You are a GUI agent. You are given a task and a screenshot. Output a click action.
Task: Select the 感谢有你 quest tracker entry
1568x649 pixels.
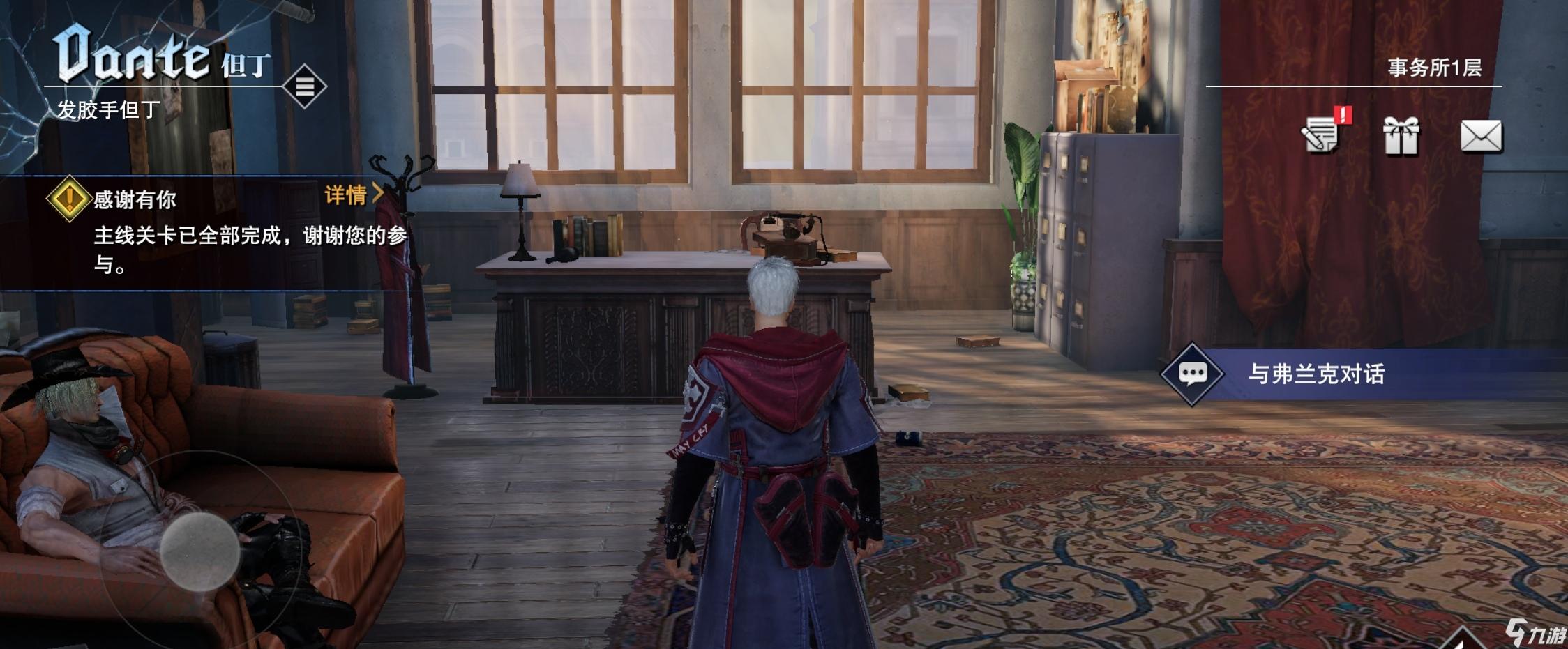pyautogui.click(x=134, y=201)
